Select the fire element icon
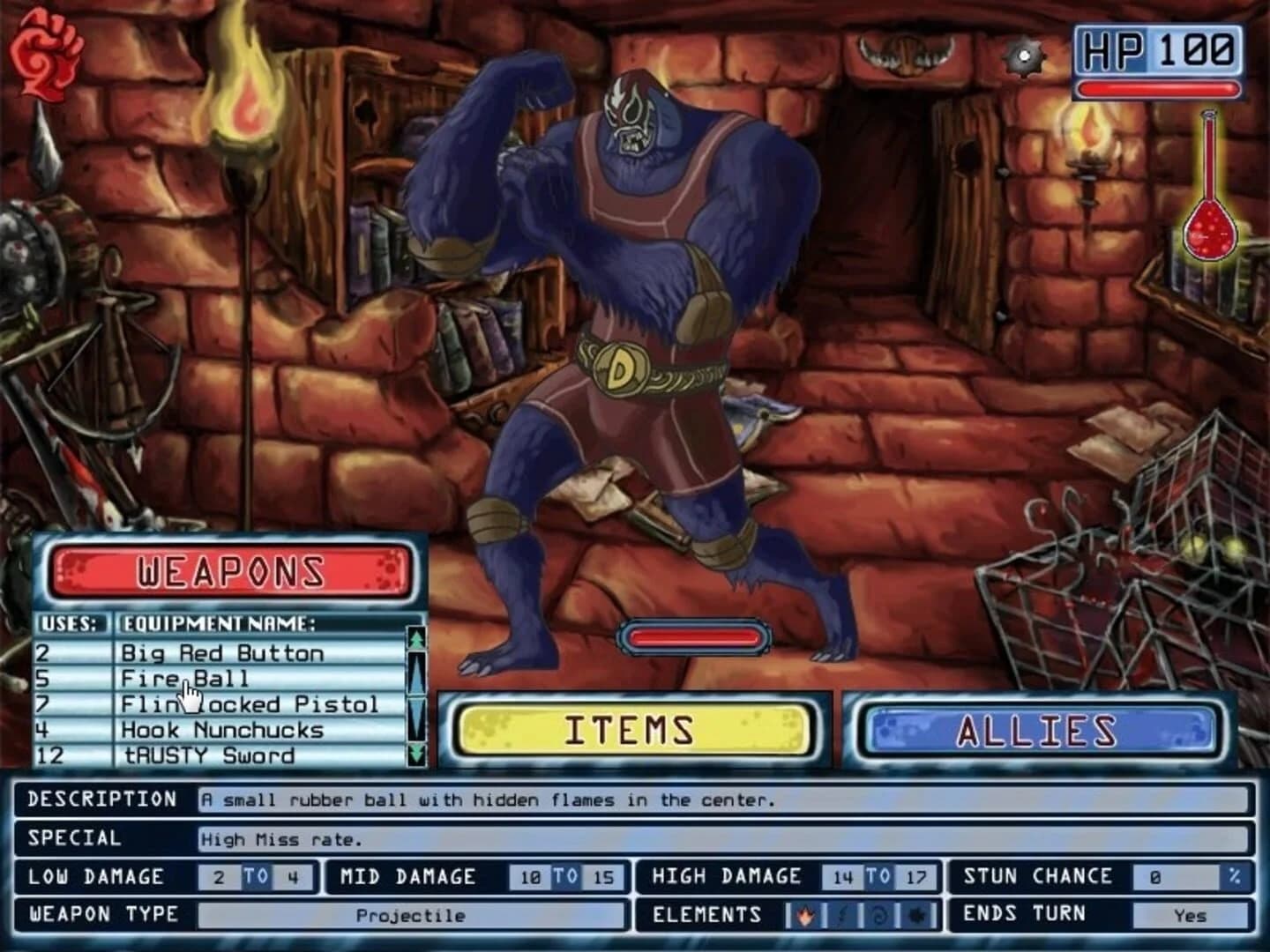1270x952 pixels. pyautogui.click(x=805, y=915)
